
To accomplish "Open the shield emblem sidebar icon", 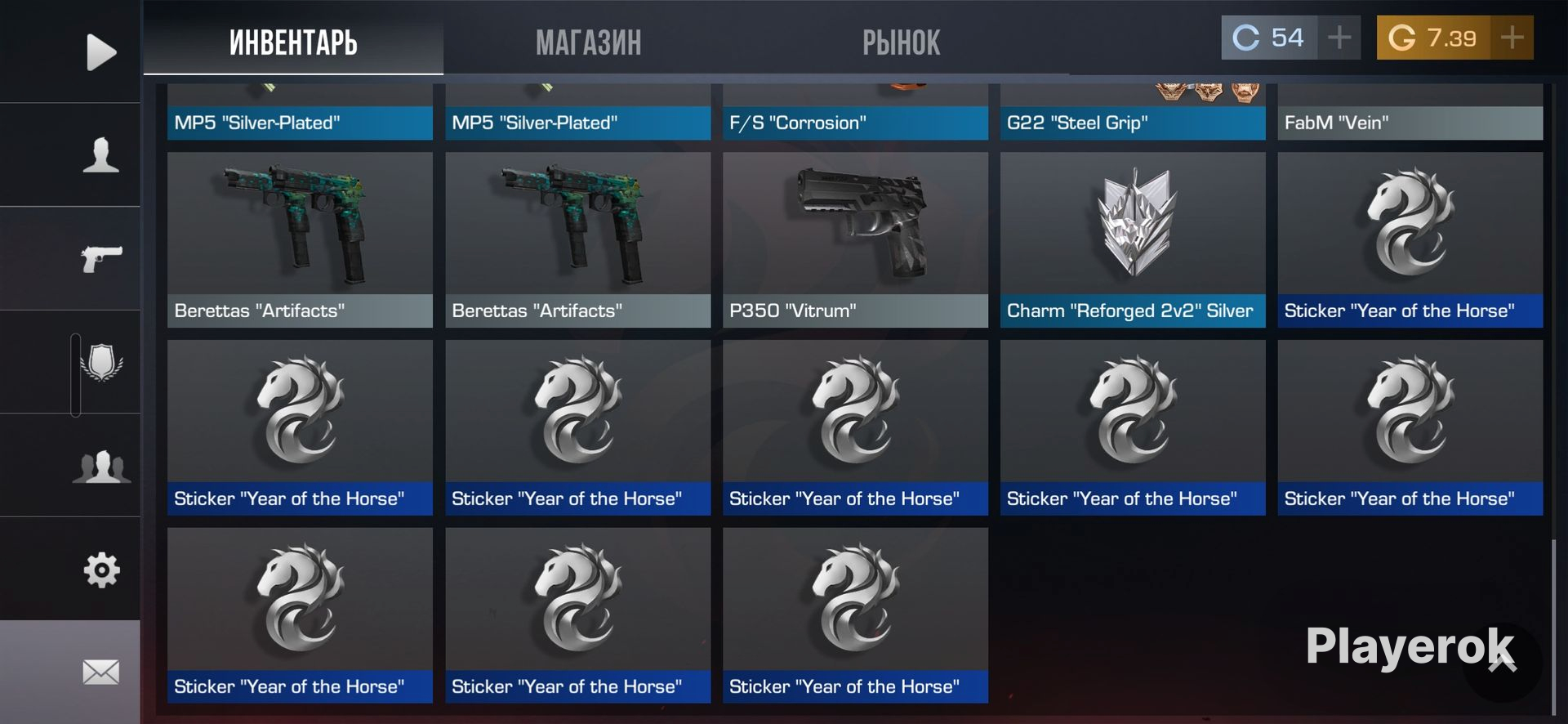I will coord(101,362).
